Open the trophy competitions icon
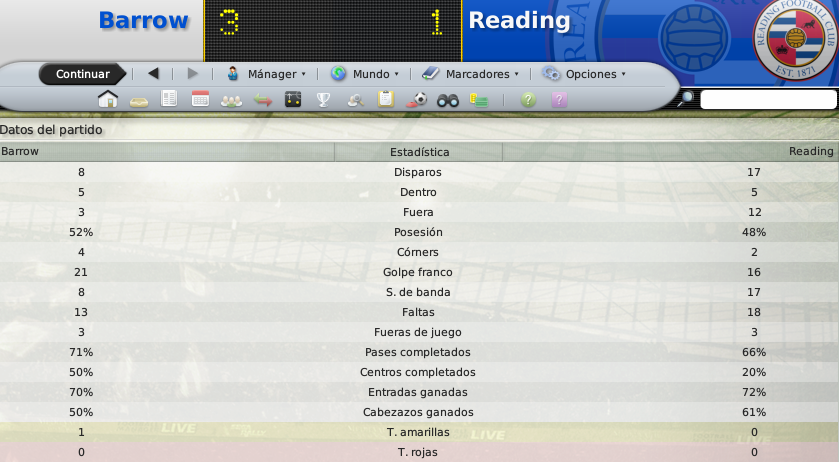 pyautogui.click(x=323, y=99)
